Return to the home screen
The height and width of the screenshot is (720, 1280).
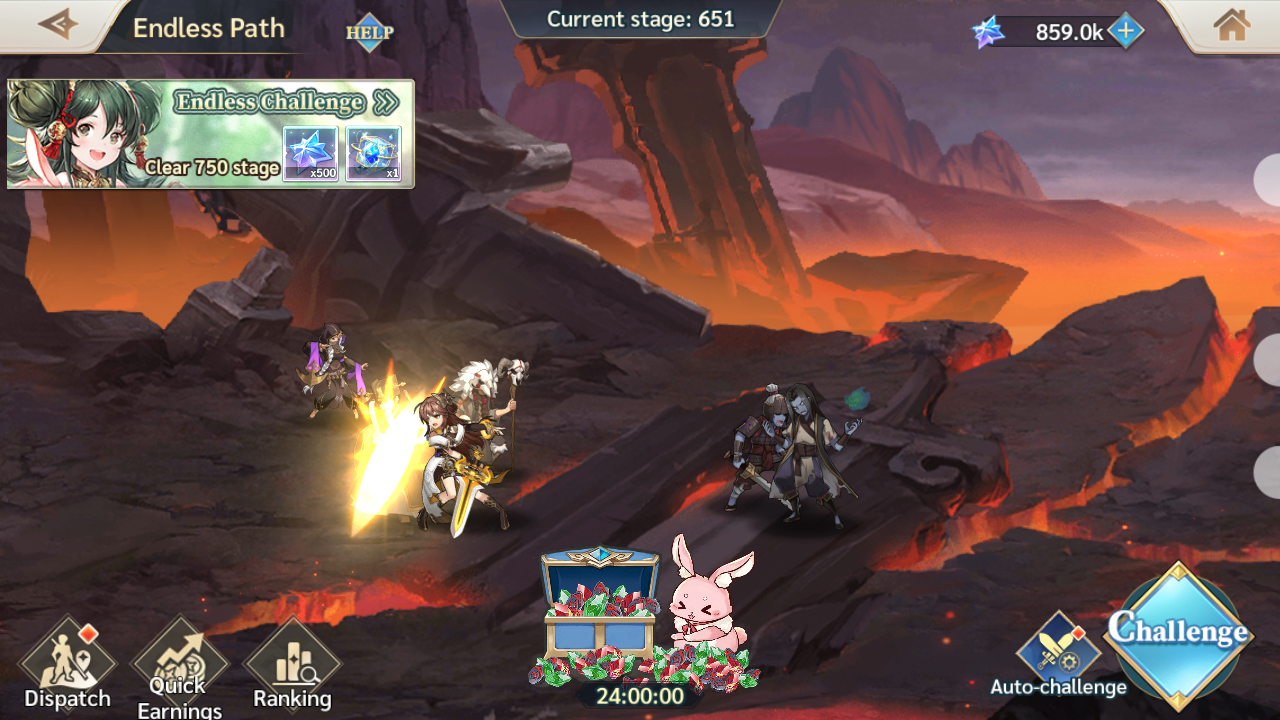point(1232,25)
